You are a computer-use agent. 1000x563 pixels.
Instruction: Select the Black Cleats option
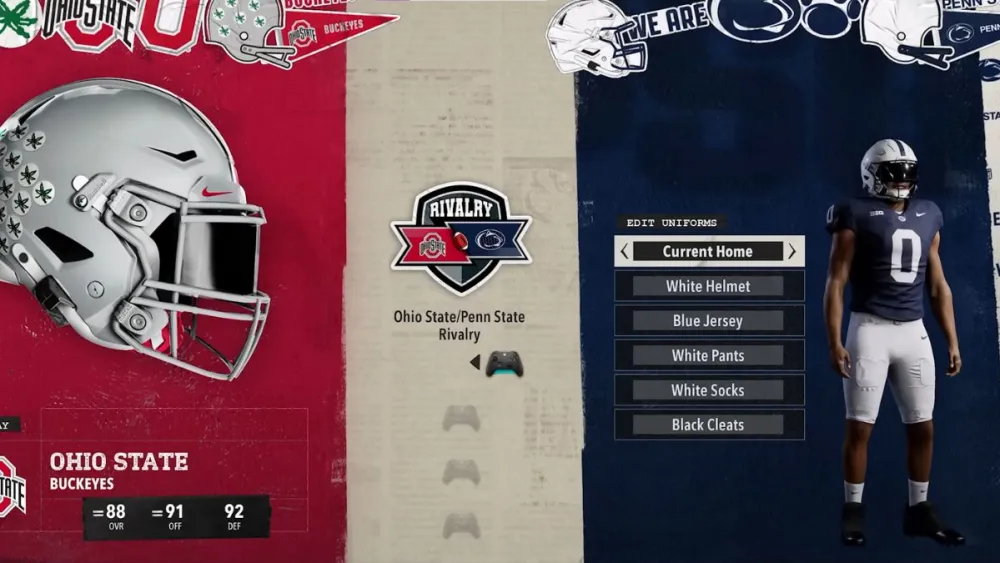708,425
